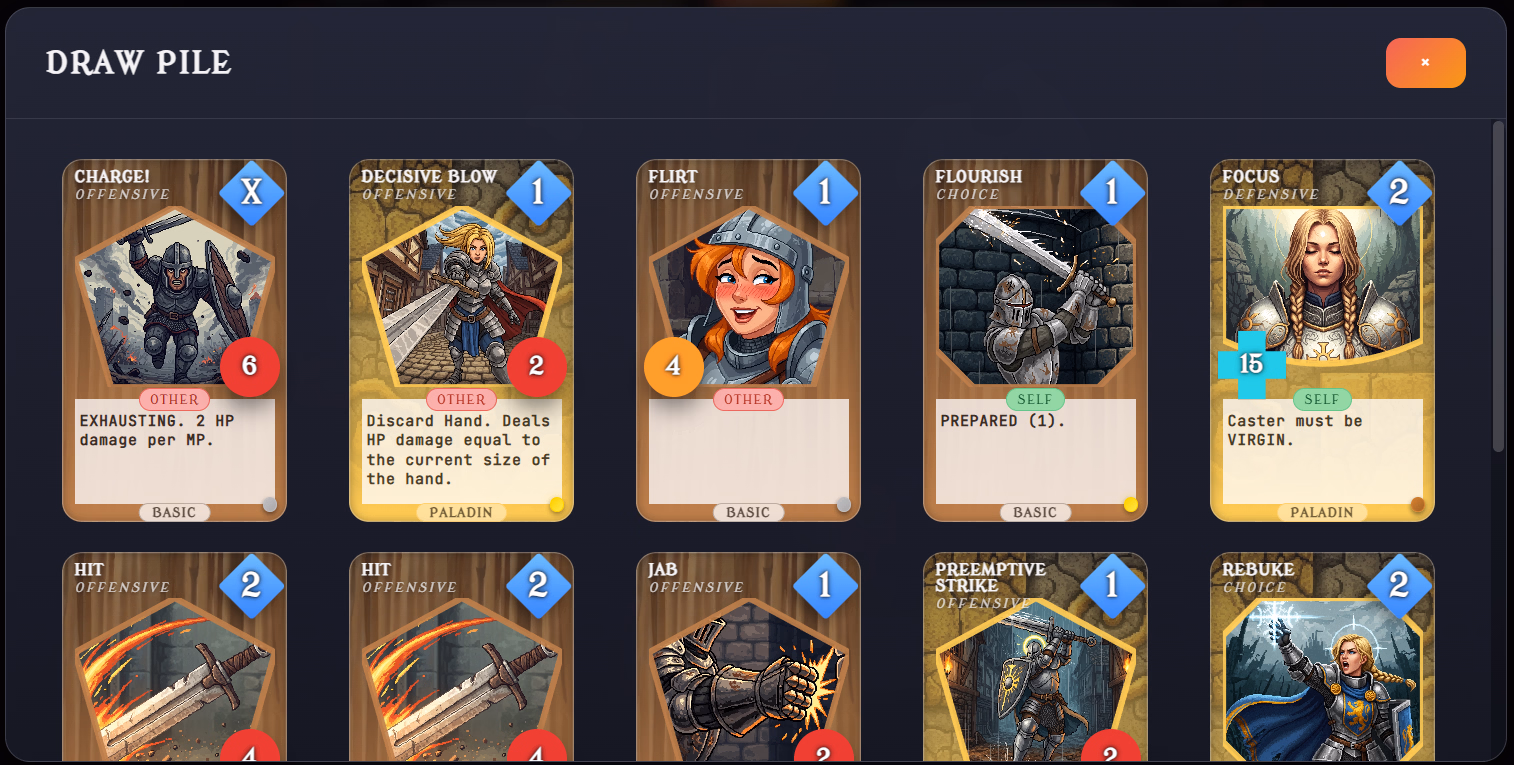1514x765 pixels.
Task: Select the cost diamond on FLOURISH
Action: coord(1115,192)
